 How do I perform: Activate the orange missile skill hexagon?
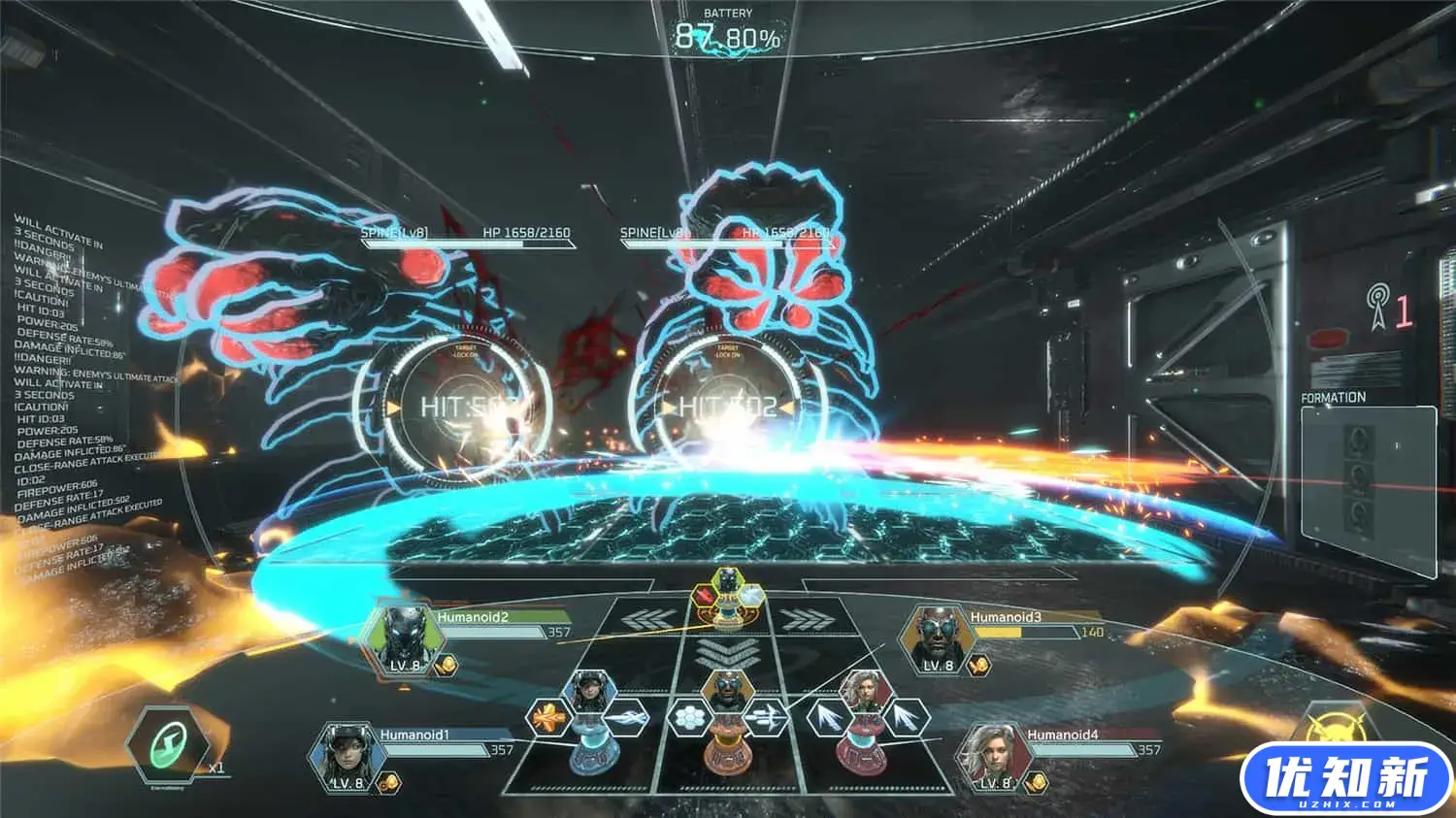click(x=549, y=719)
